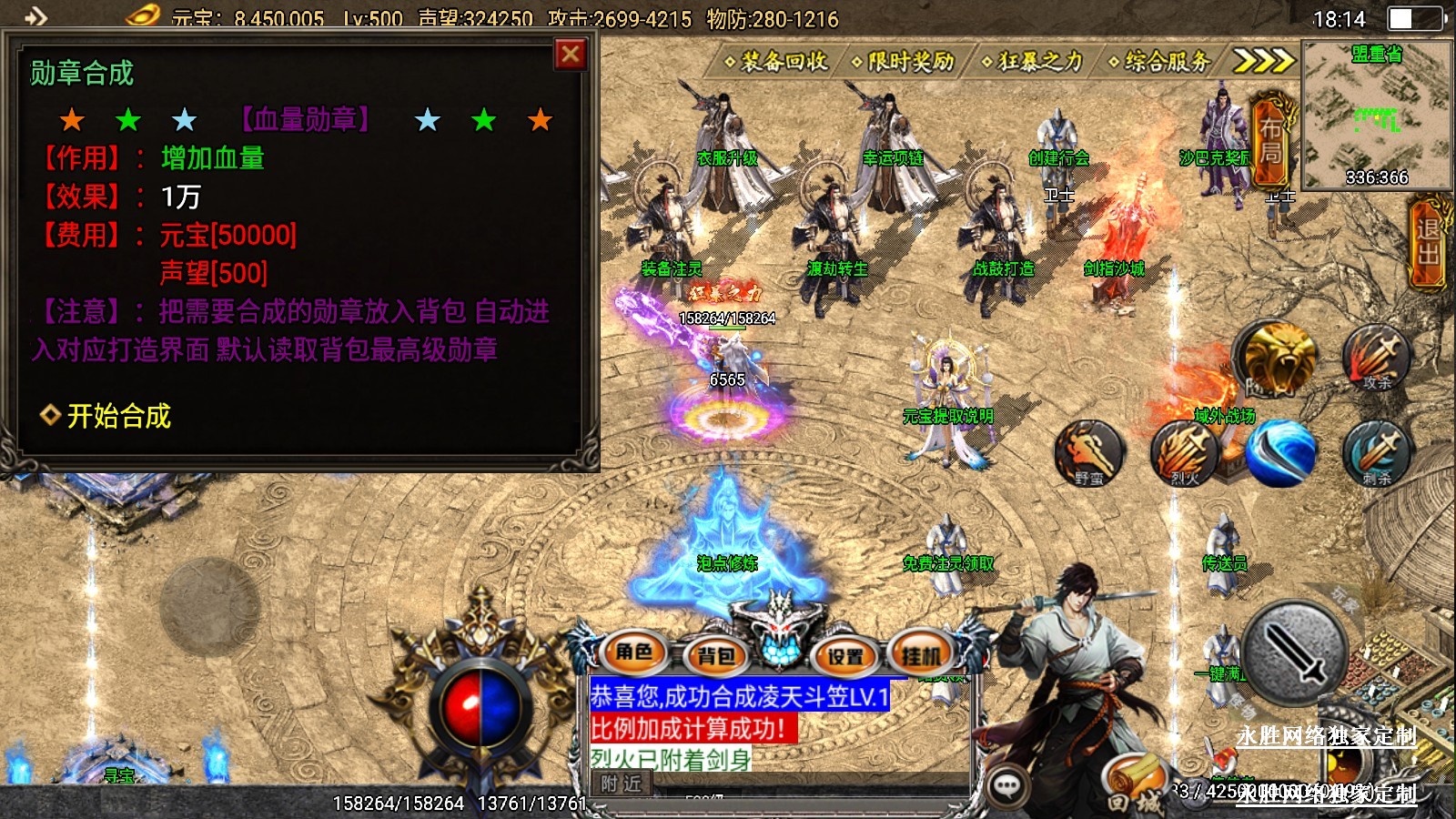Click the 退出 exit button

(x=1428, y=243)
